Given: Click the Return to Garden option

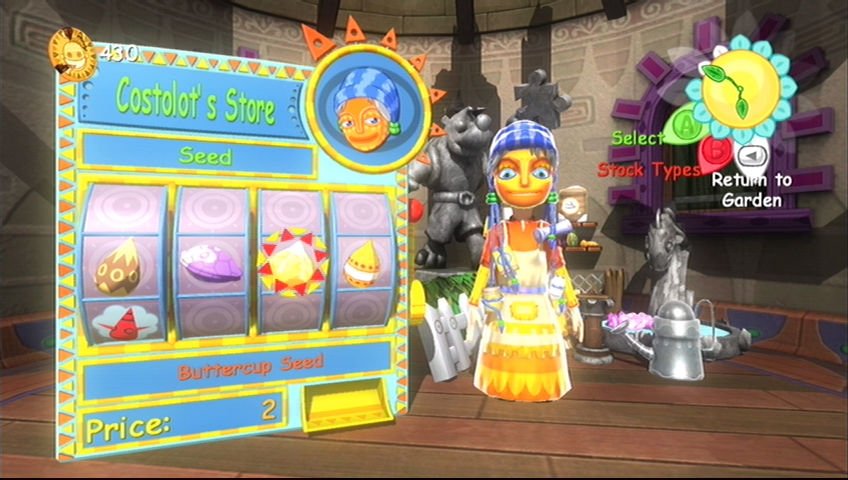Looking at the screenshot, I should 753,188.
